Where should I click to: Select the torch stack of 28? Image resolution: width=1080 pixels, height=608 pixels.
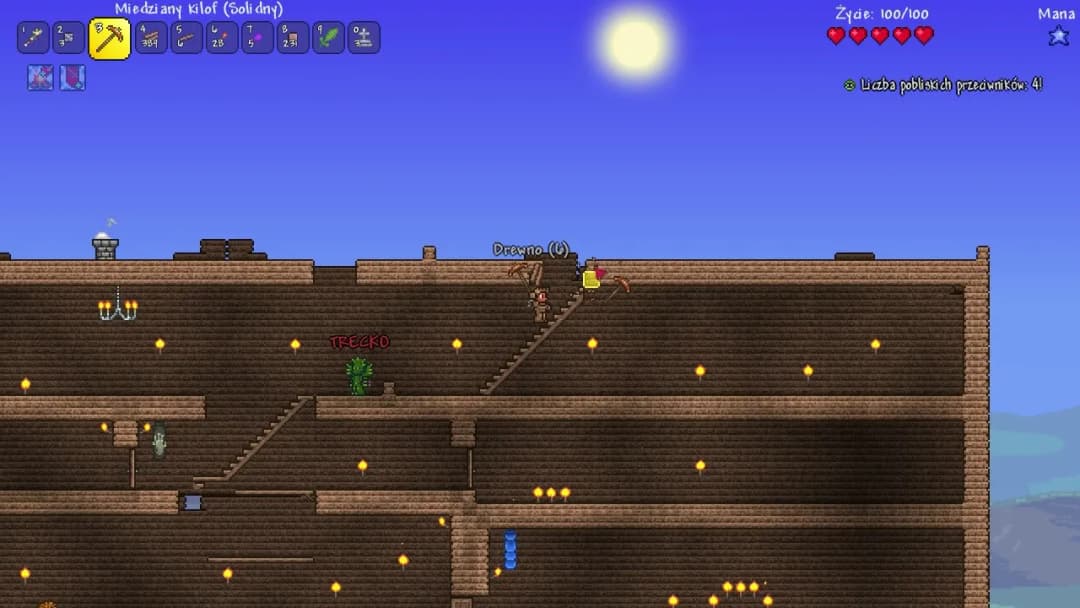point(222,38)
